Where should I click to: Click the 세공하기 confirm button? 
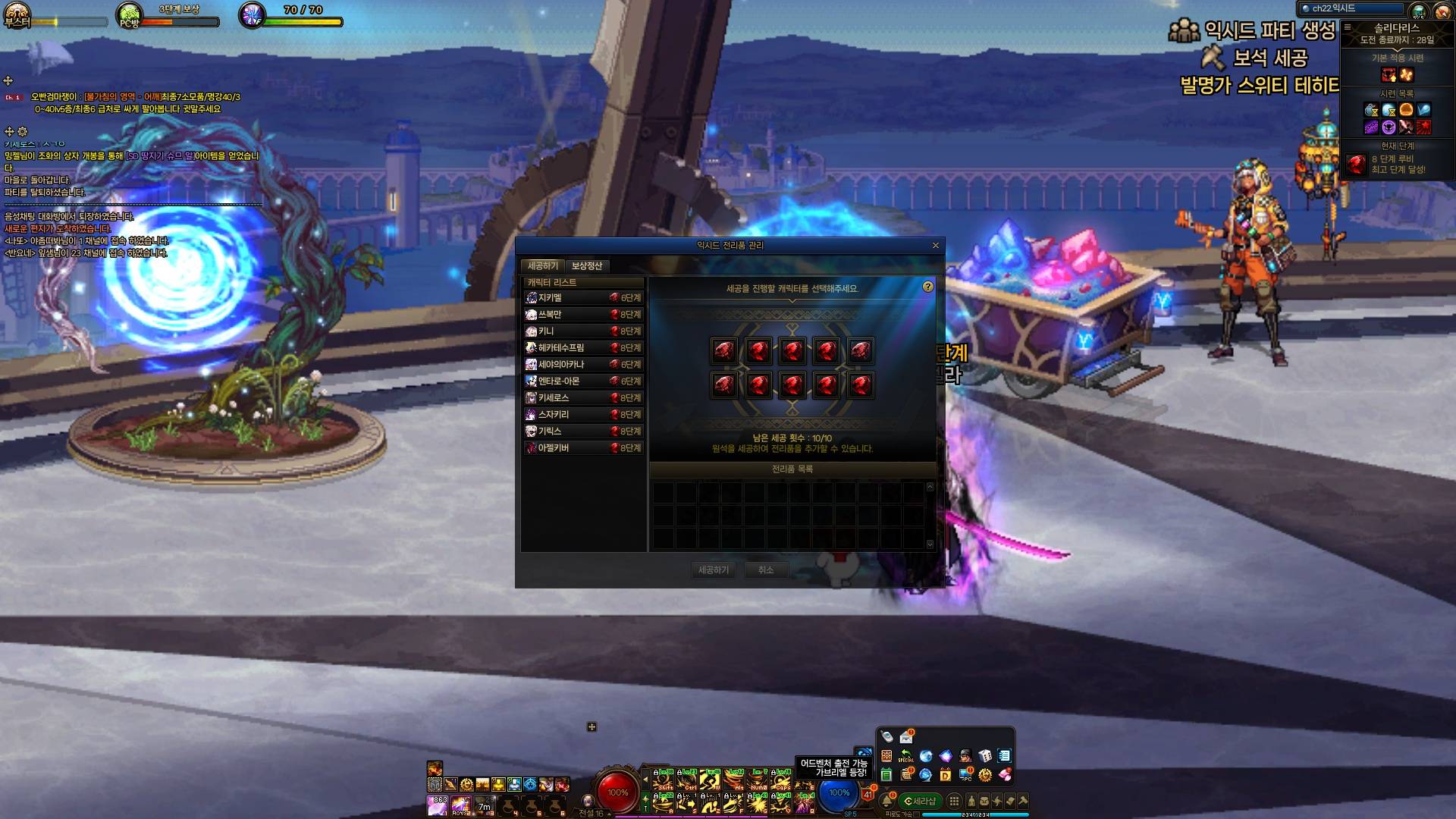click(713, 570)
